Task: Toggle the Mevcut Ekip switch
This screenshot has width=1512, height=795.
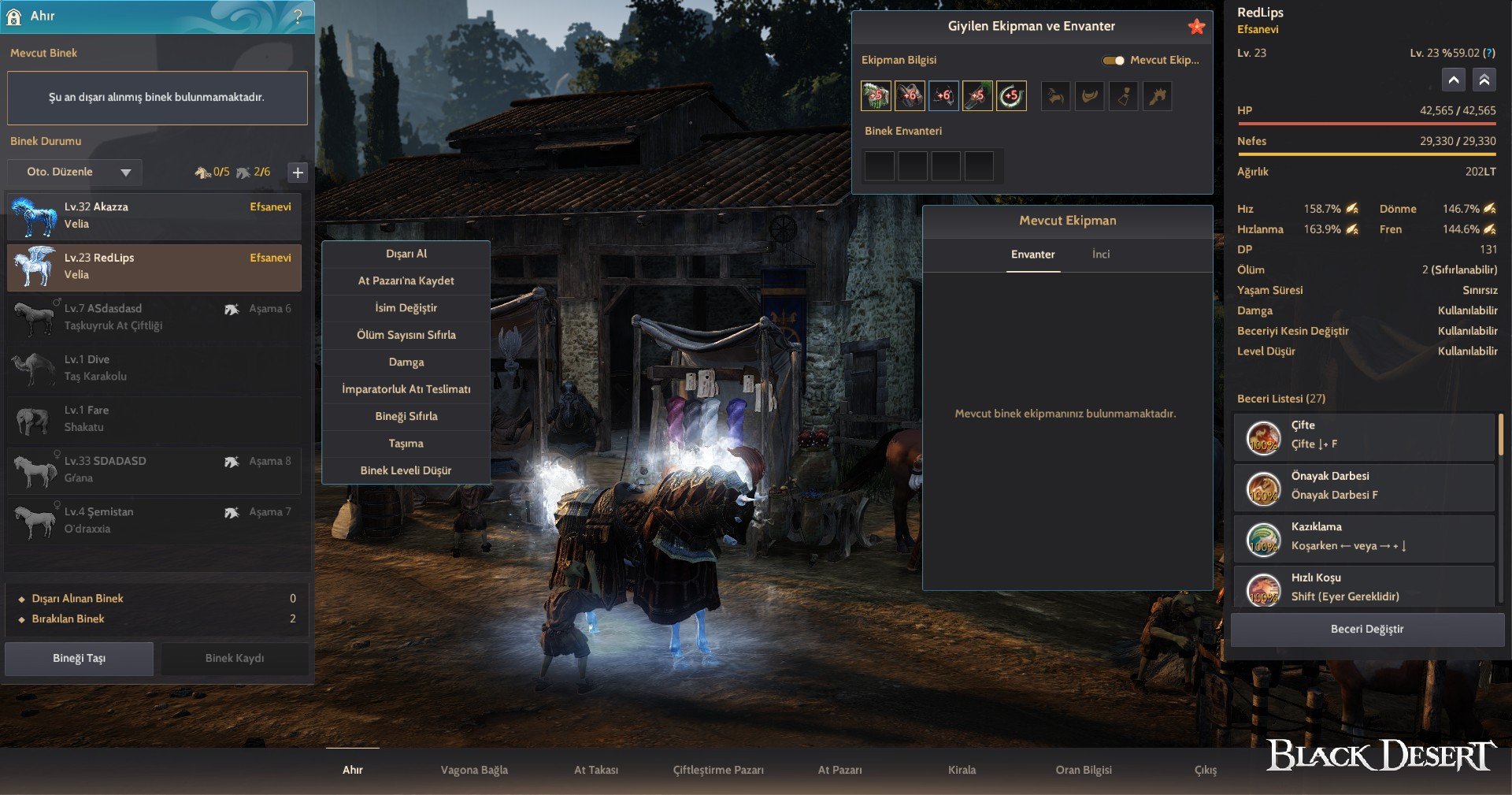Action: click(1114, 61)
